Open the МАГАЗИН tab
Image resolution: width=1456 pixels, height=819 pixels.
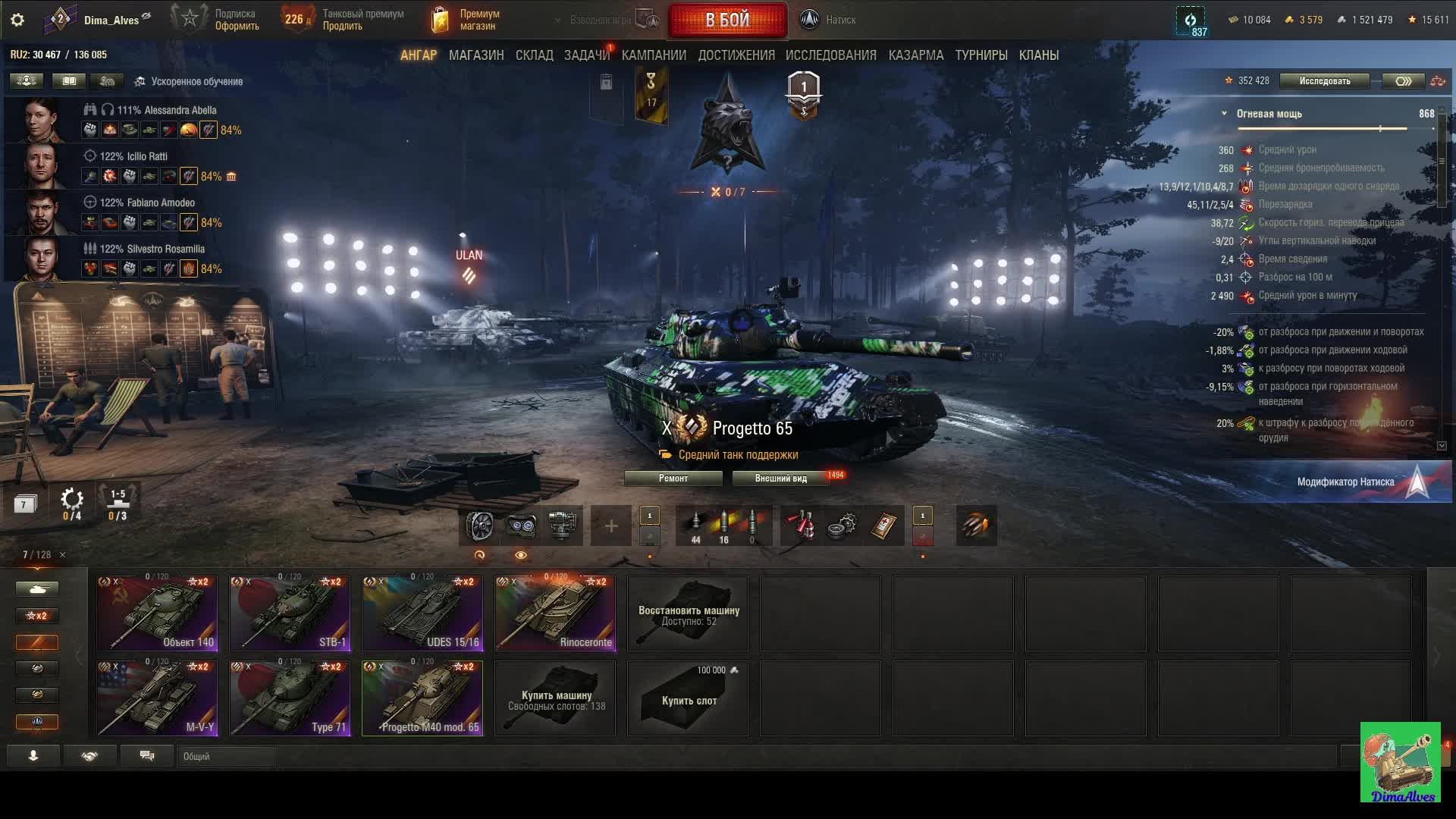point(476,55)
